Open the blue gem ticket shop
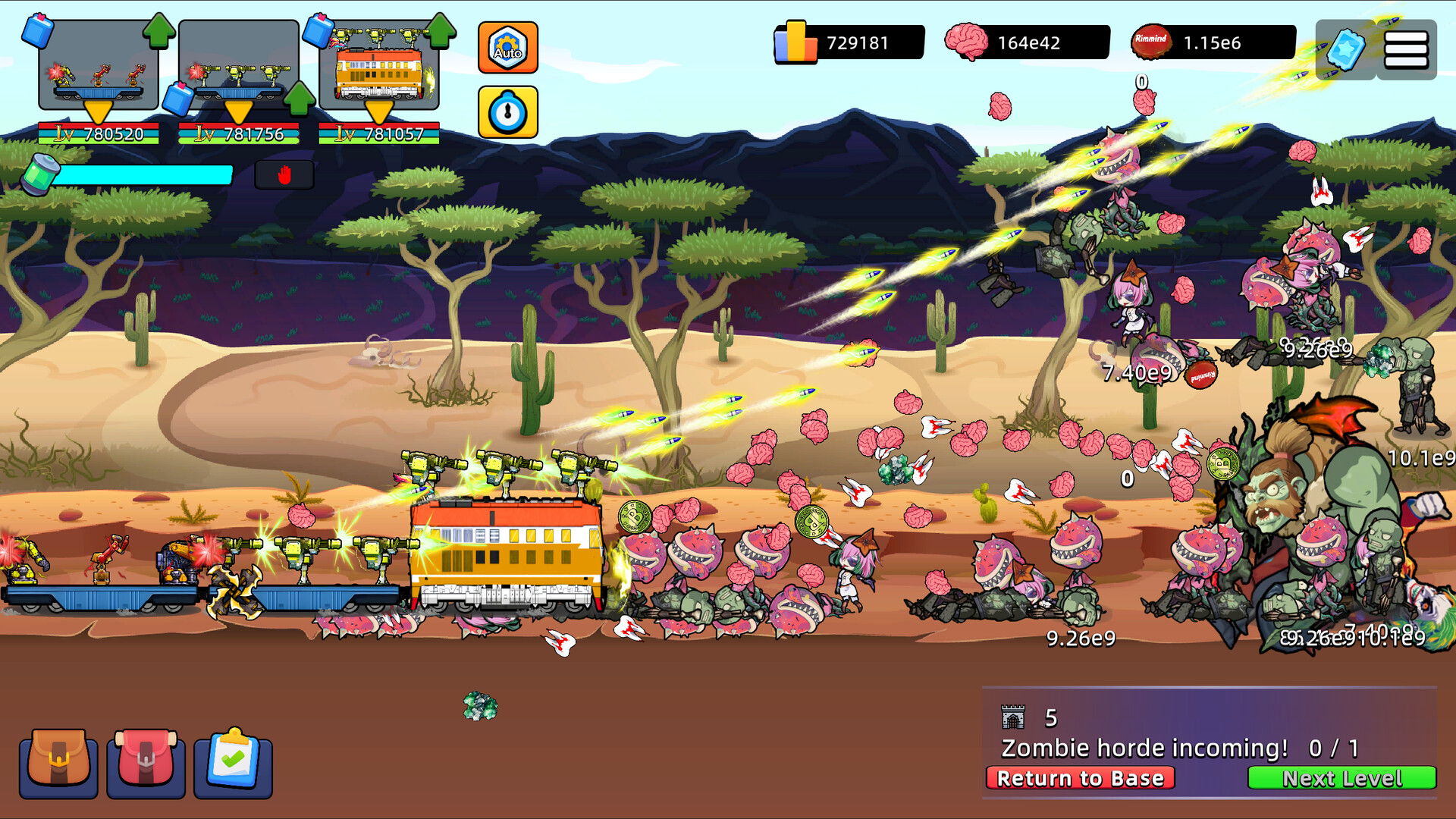This screenshot has height=819, width=1456. [x=1346, y=50]
